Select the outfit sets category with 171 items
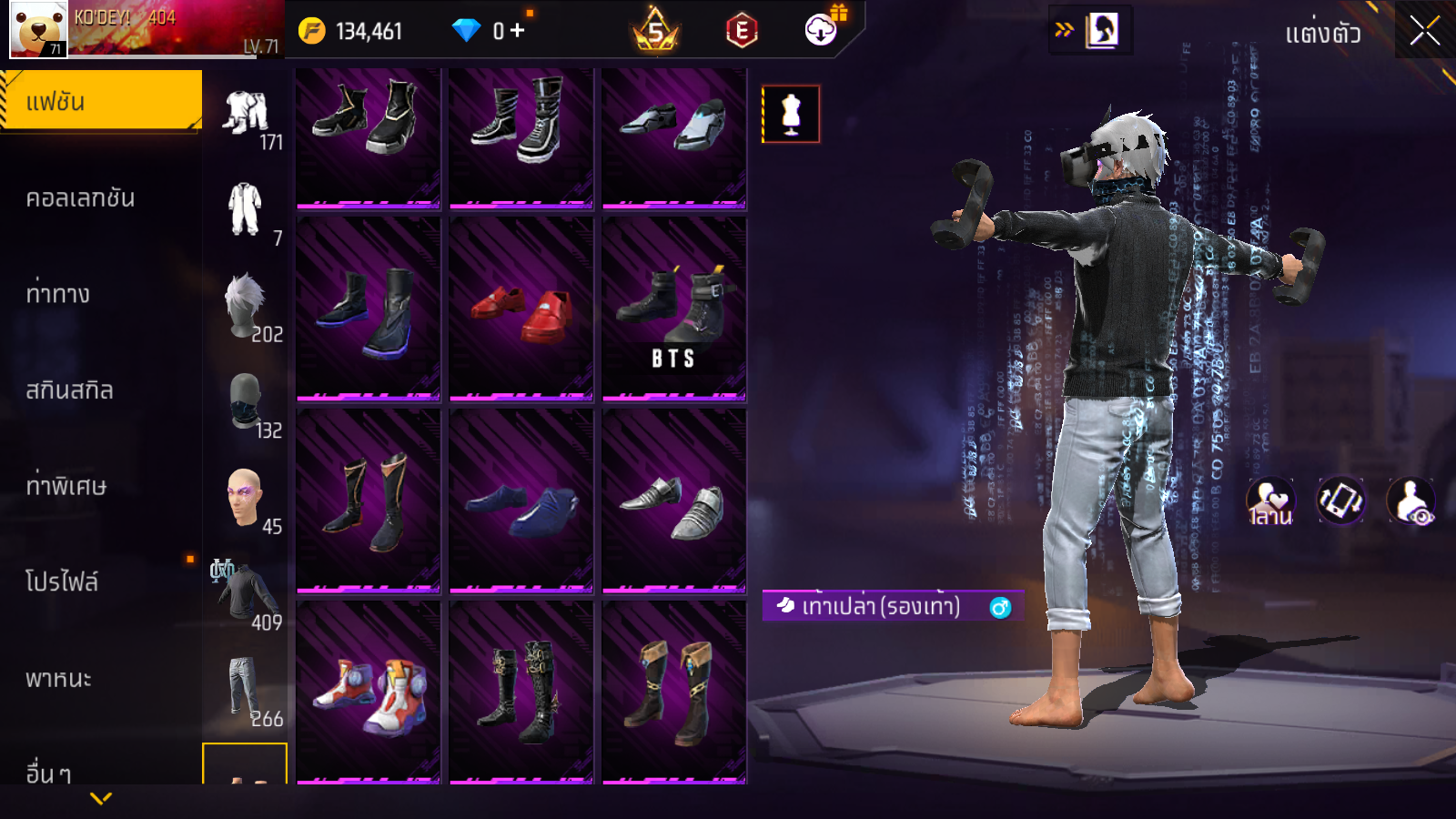Image resolution: width=1456 pixels, height=819 pixels. click(247, 116)
